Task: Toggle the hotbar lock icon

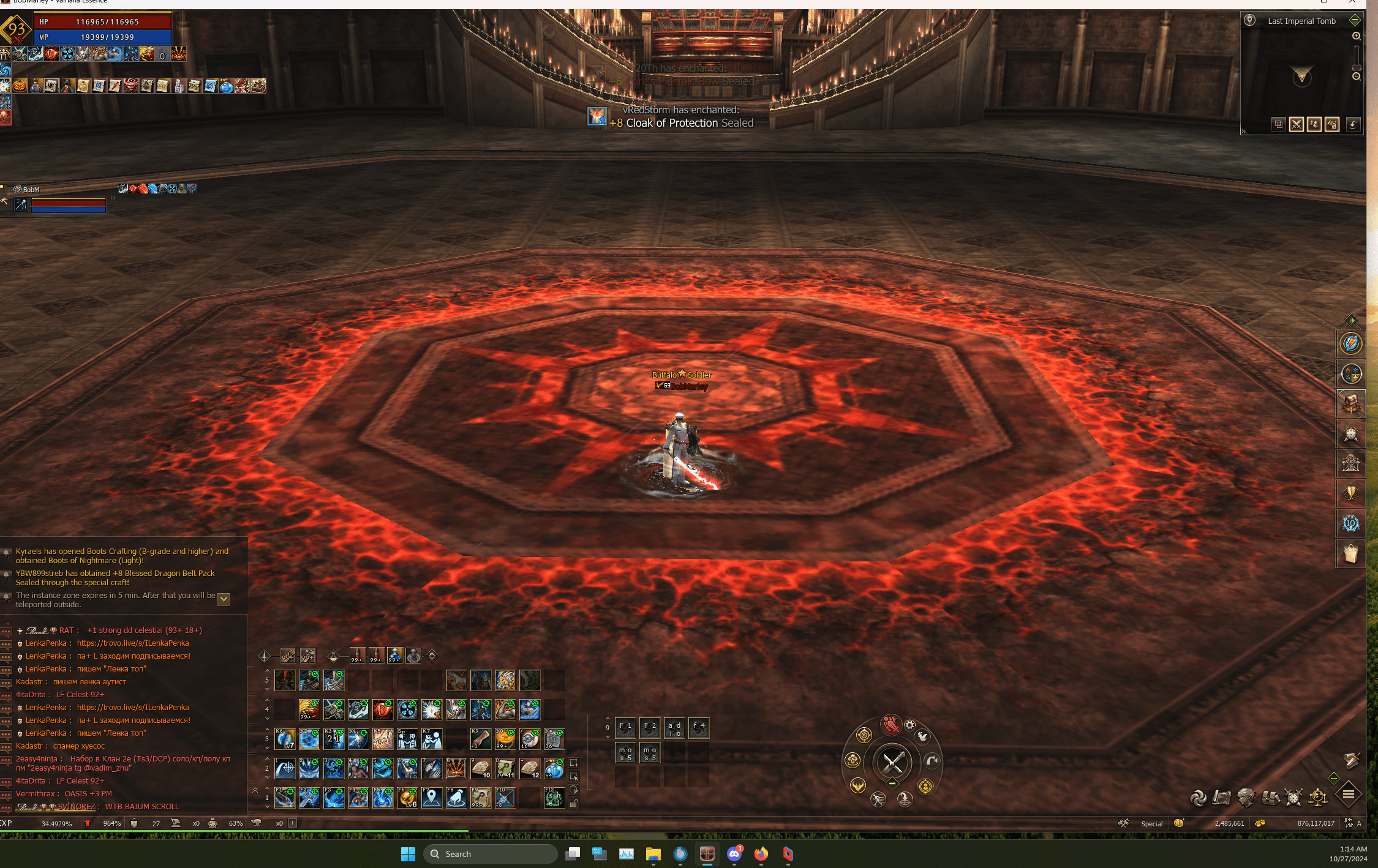Action: [574, 803]
